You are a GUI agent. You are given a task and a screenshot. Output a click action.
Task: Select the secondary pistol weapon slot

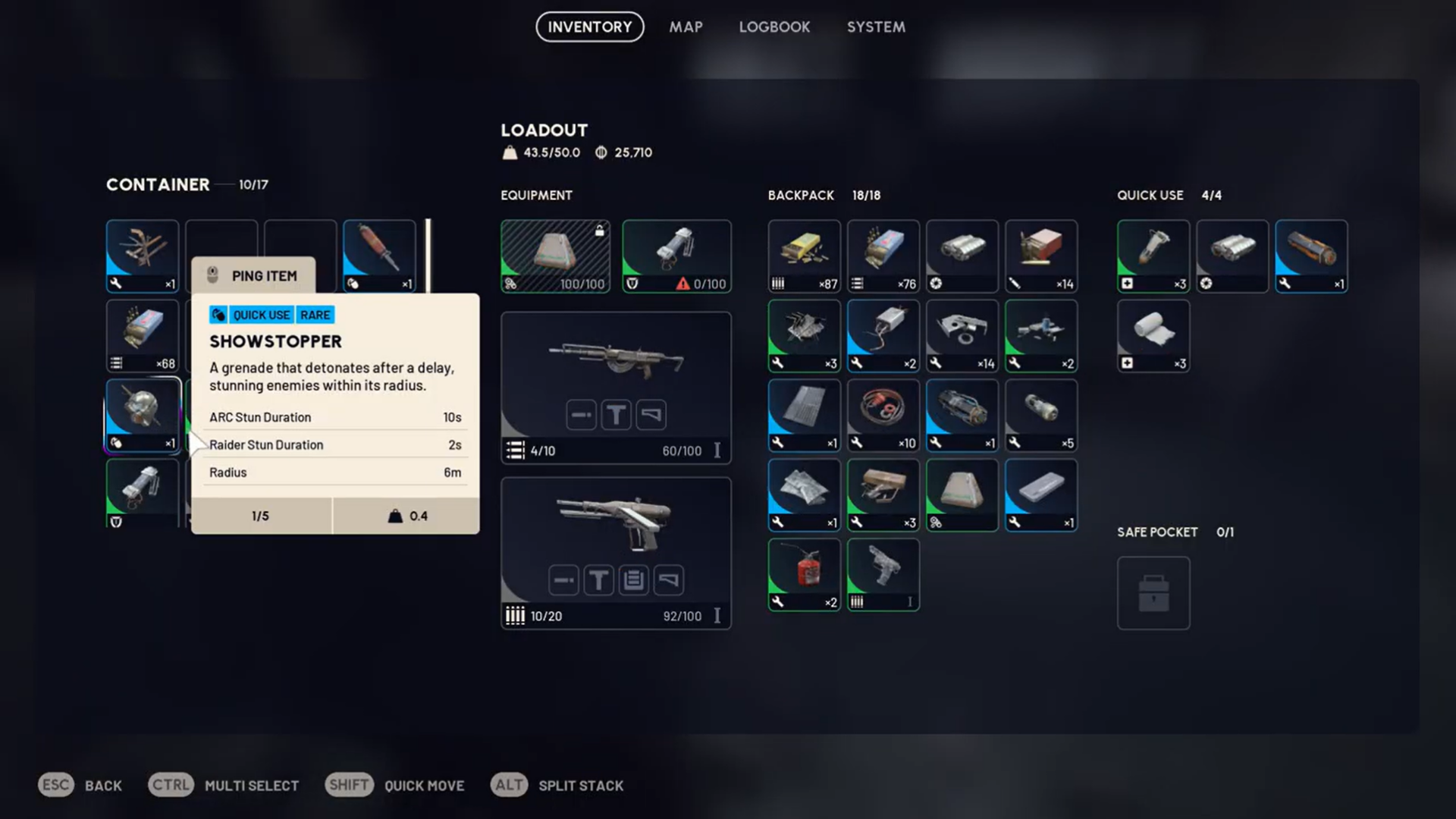[x=616, y=553]
